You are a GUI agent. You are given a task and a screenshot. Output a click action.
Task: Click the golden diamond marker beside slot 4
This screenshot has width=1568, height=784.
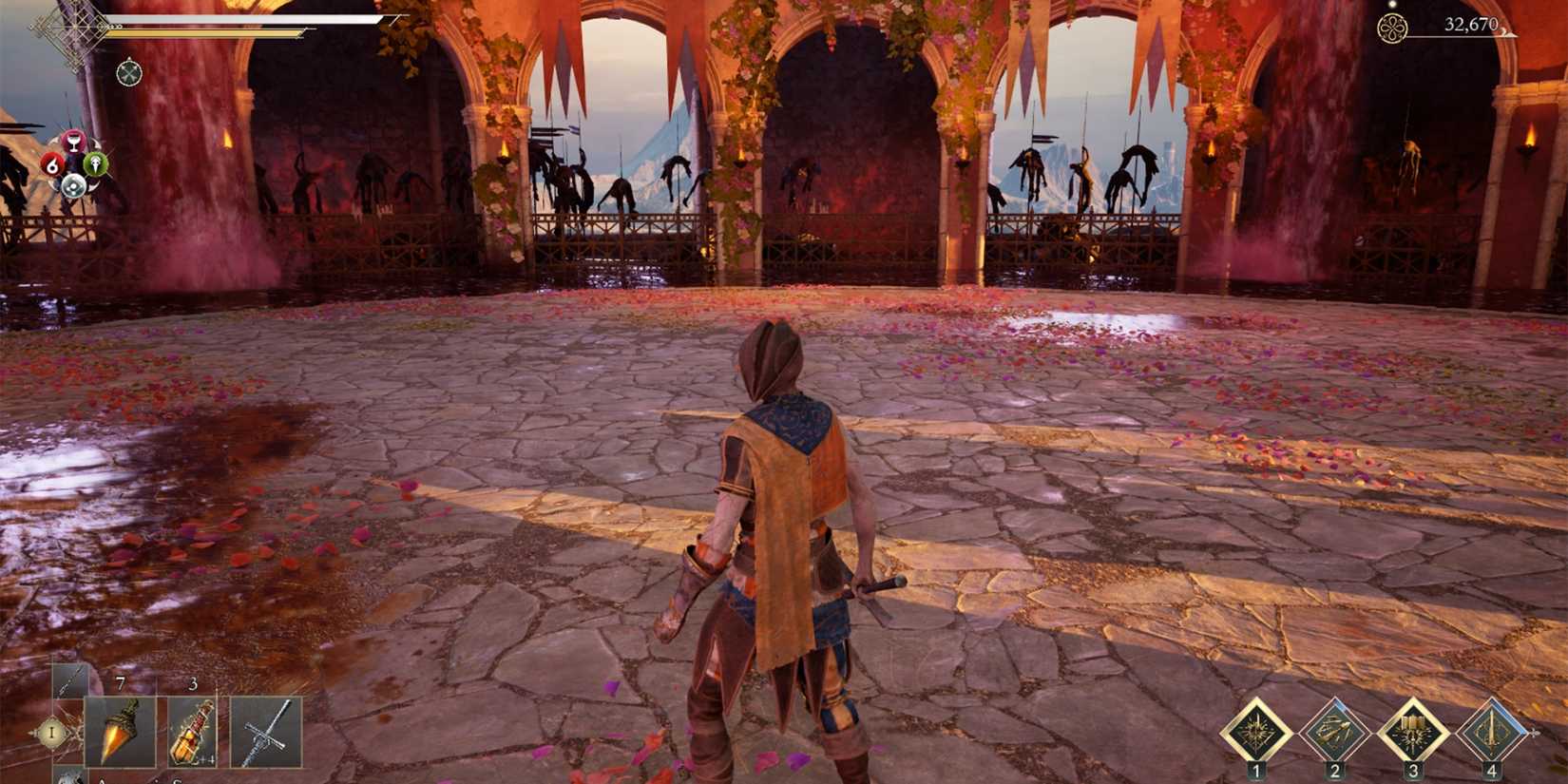[x=1536, y=732]
